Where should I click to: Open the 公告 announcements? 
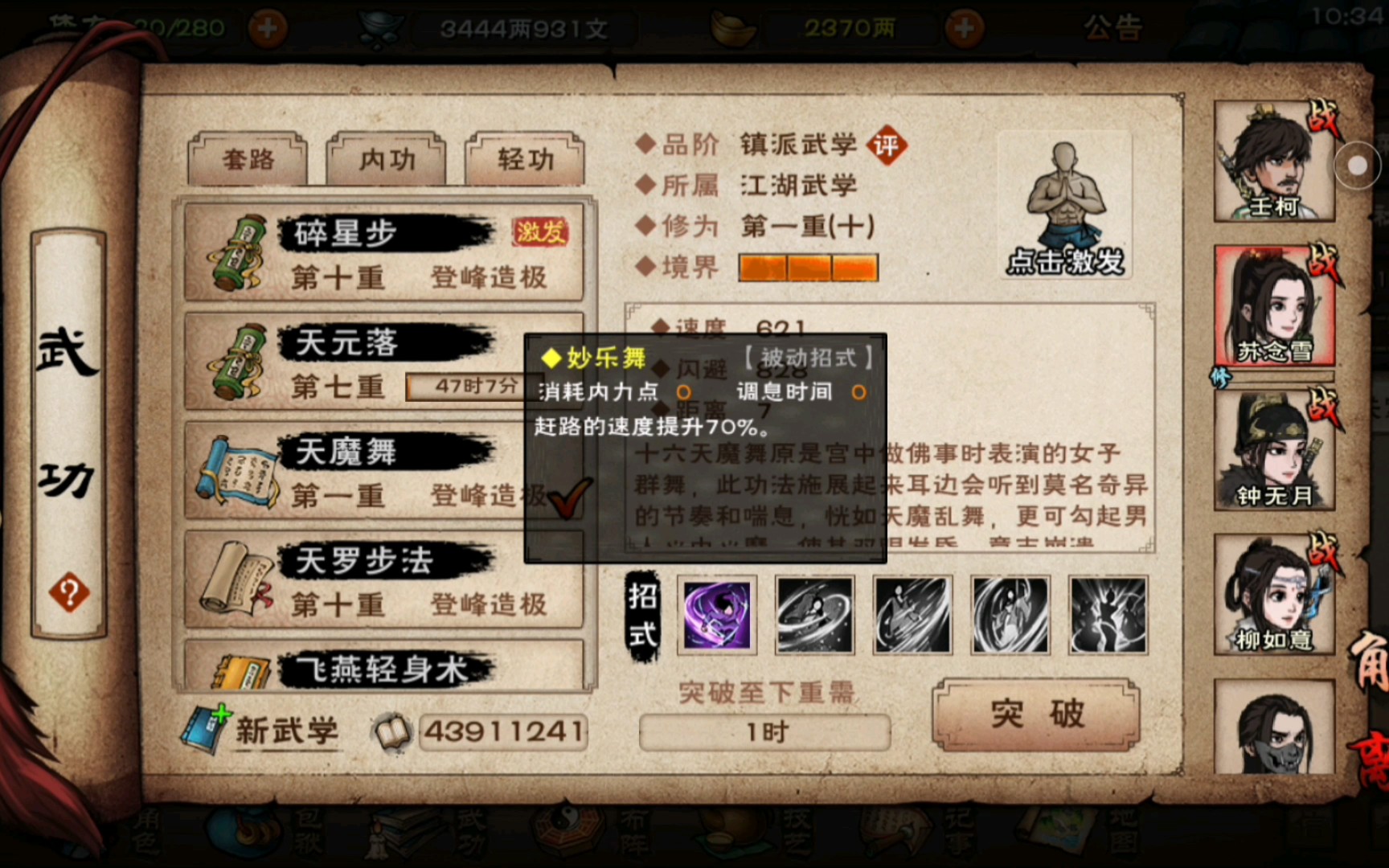click(1112, 29)
